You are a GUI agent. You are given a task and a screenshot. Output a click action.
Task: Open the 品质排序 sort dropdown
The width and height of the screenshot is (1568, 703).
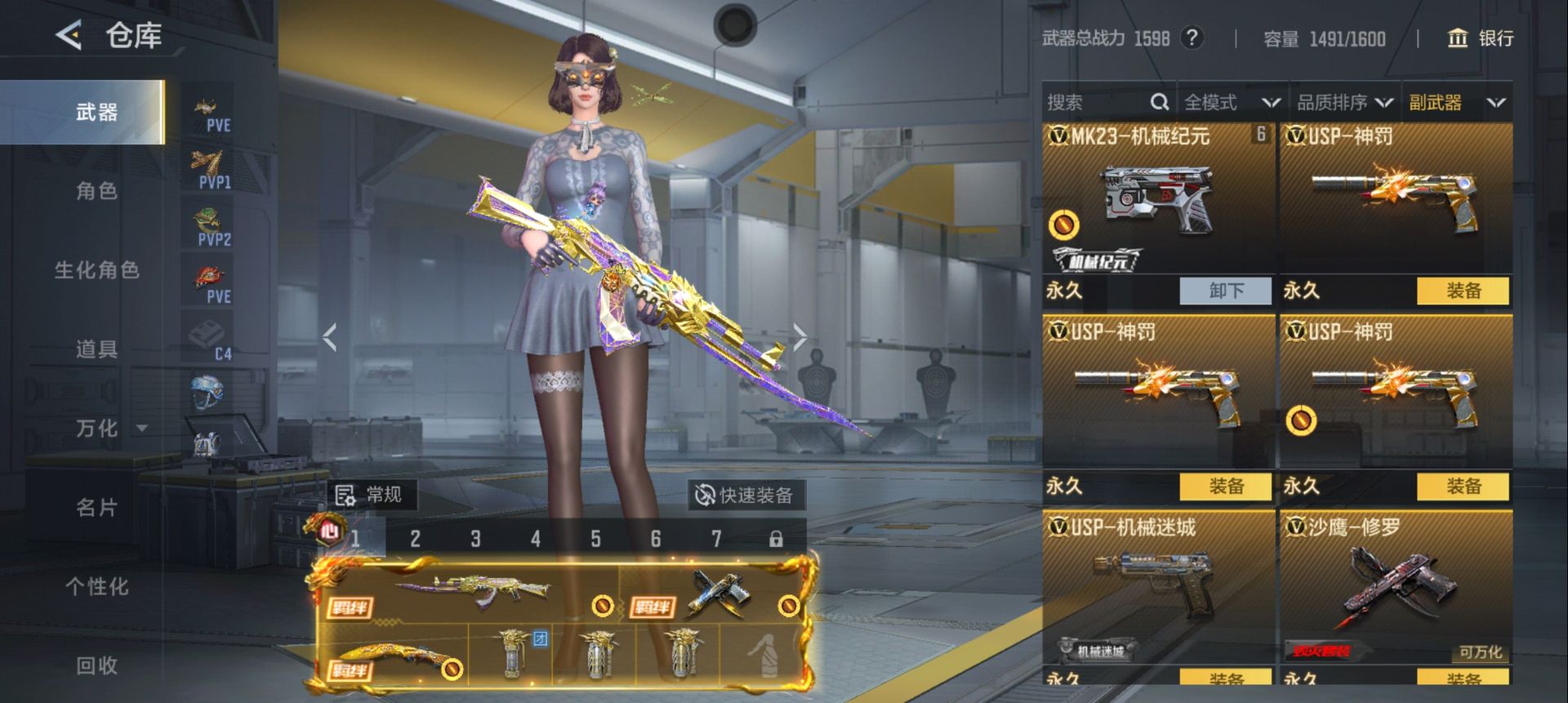[x=1344, y=102]
